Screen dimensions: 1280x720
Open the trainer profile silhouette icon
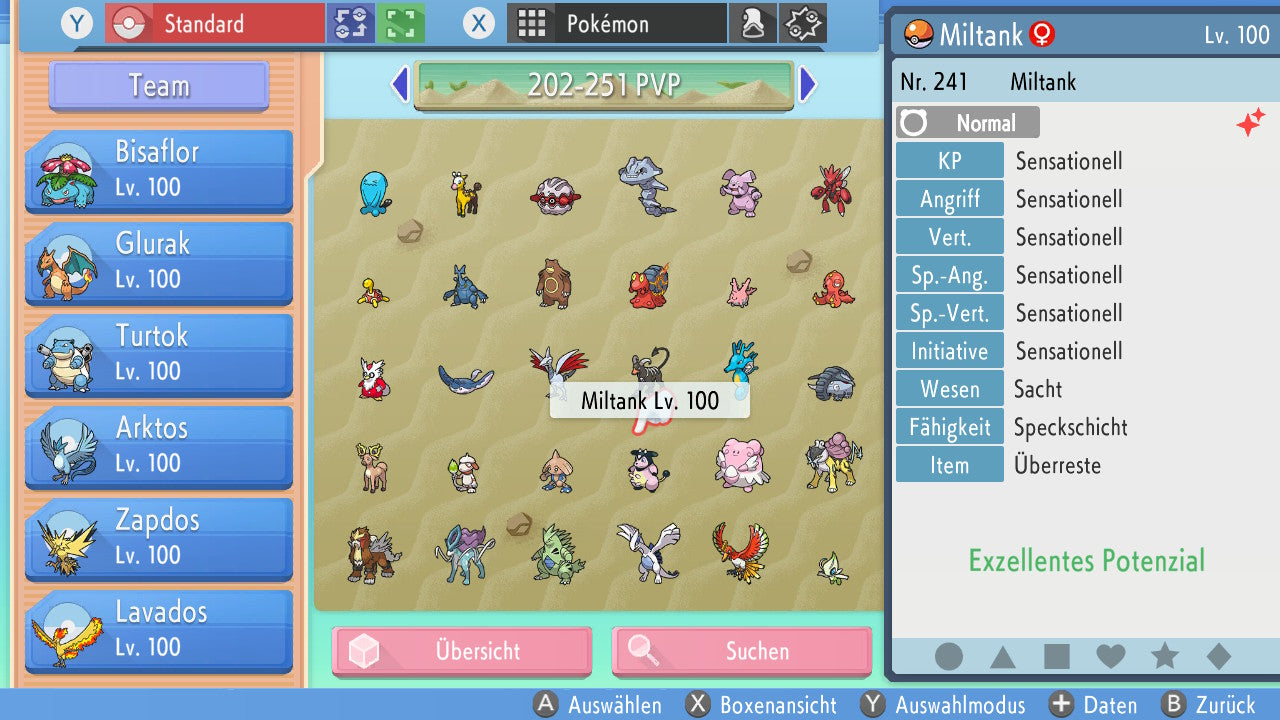(x=753, y=23)
